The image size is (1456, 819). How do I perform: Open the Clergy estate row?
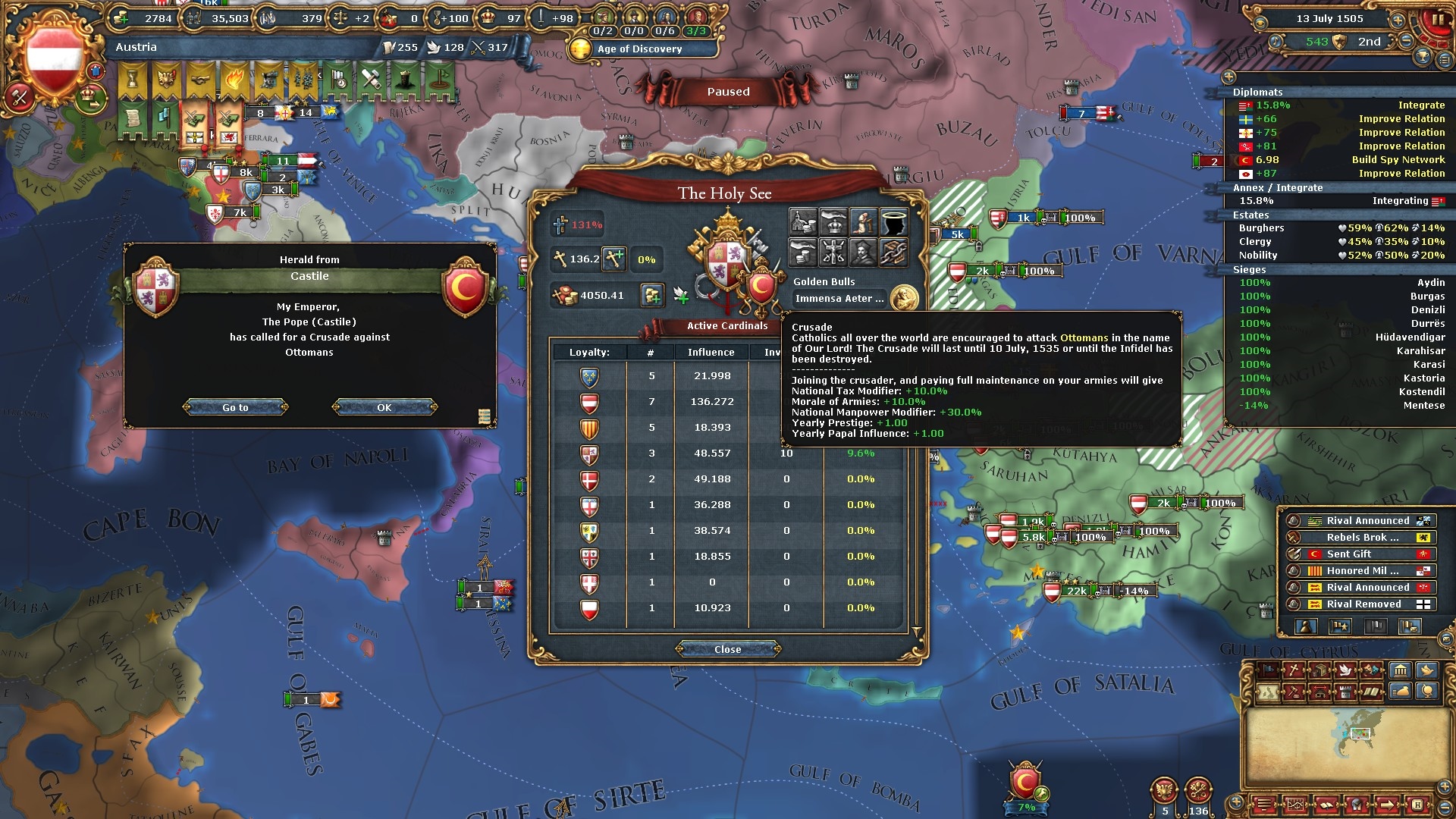tap(1339, 242)
